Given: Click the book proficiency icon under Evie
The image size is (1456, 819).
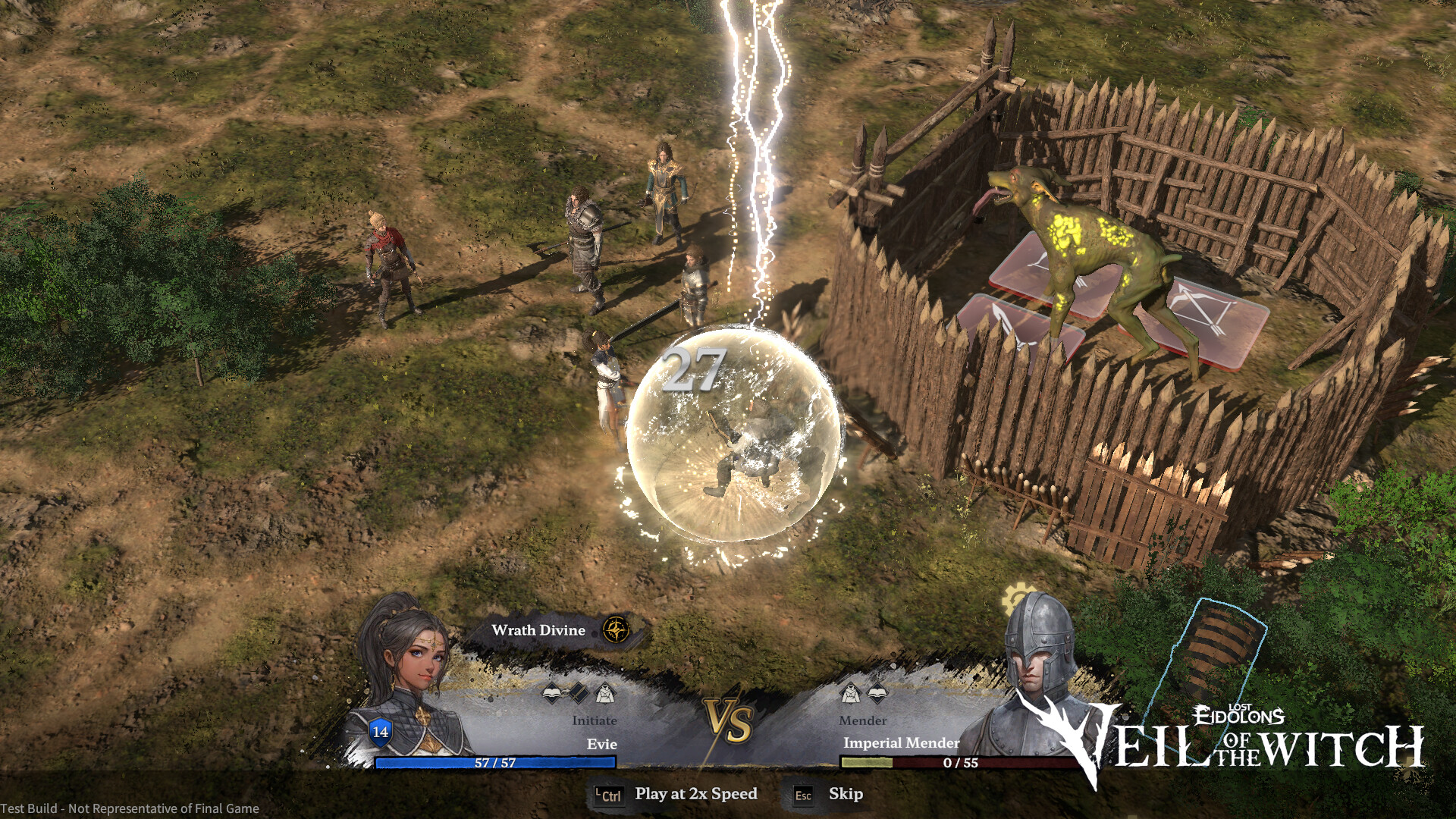Looking at the screenshot, I should pyautogui.click(x=550, y=692).
